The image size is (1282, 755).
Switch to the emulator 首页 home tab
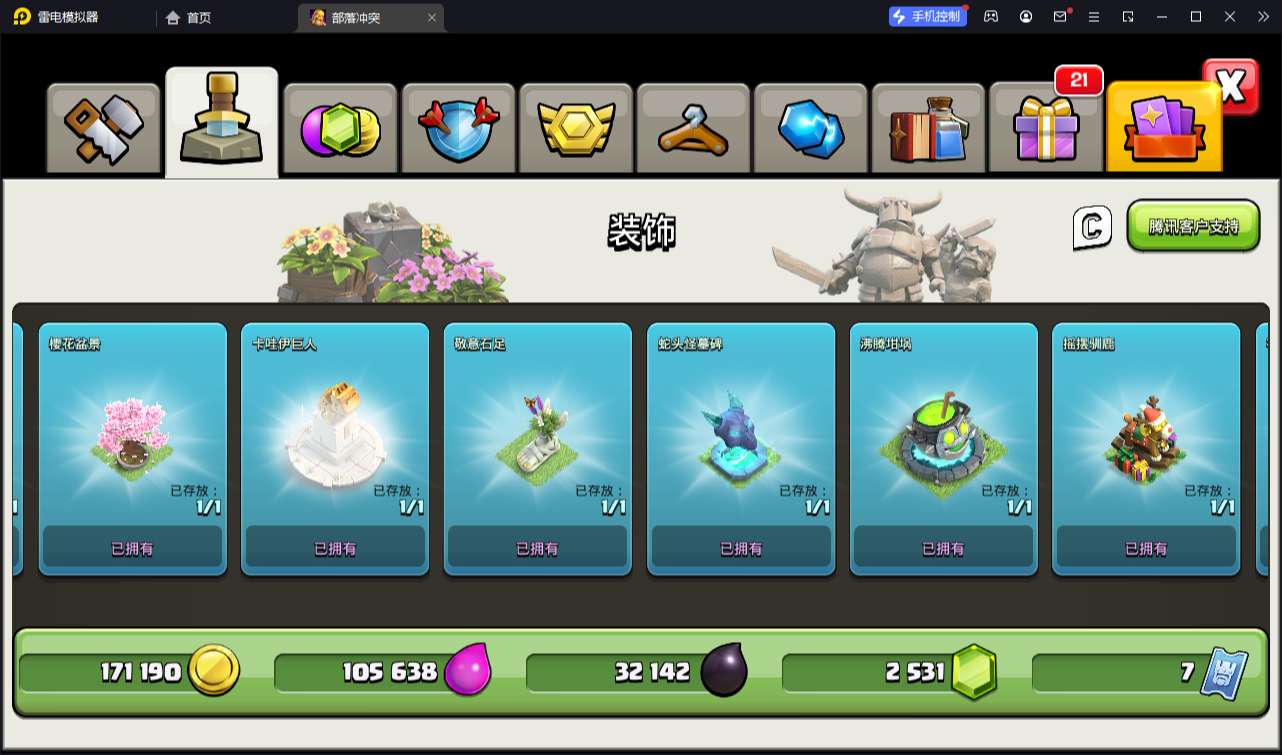pyautogui.click(x=189, y=17)
